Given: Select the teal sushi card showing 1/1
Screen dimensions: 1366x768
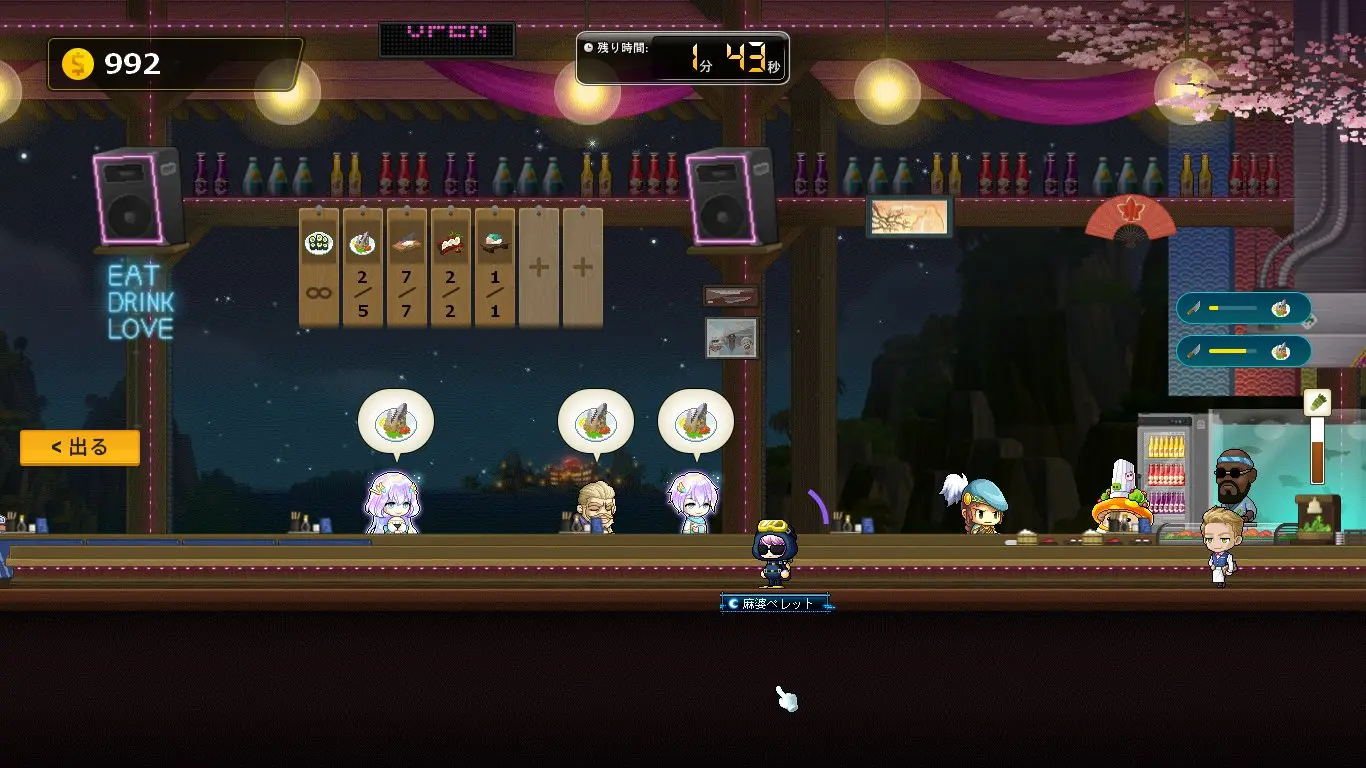Looking at the screenshot, I should click(494, 267).
